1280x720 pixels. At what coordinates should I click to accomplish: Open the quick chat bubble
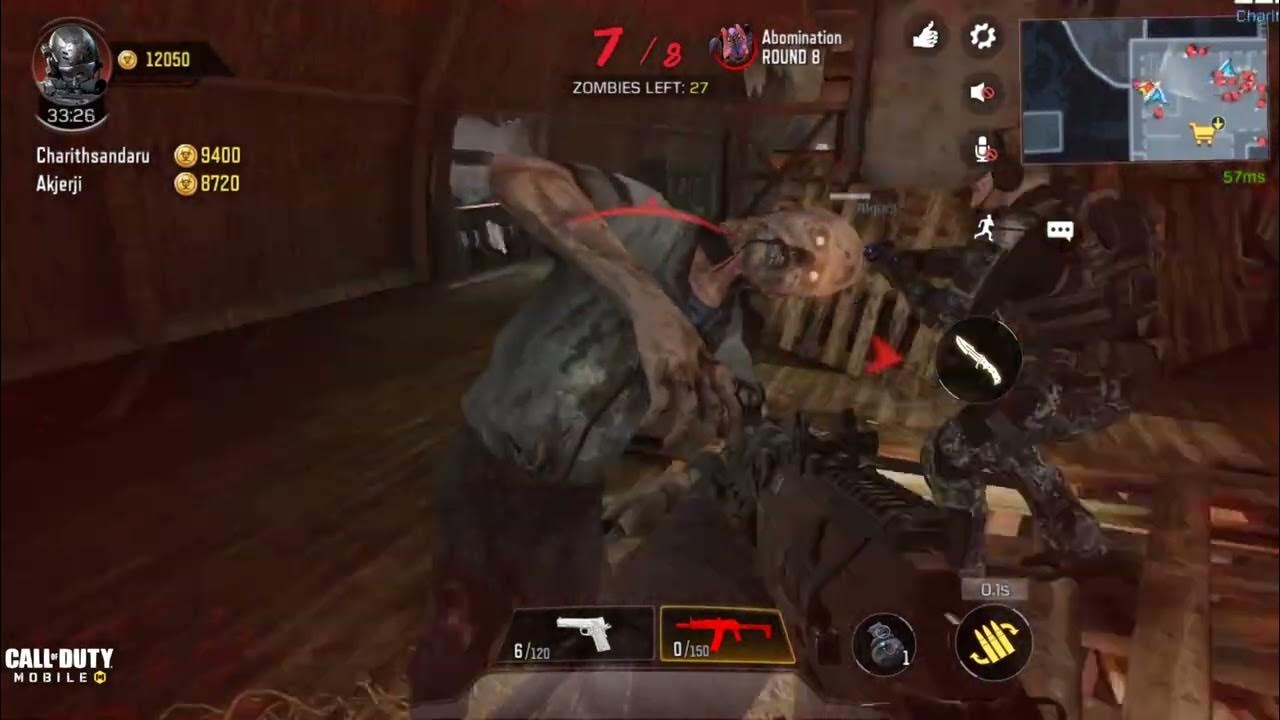point(1060,231)
